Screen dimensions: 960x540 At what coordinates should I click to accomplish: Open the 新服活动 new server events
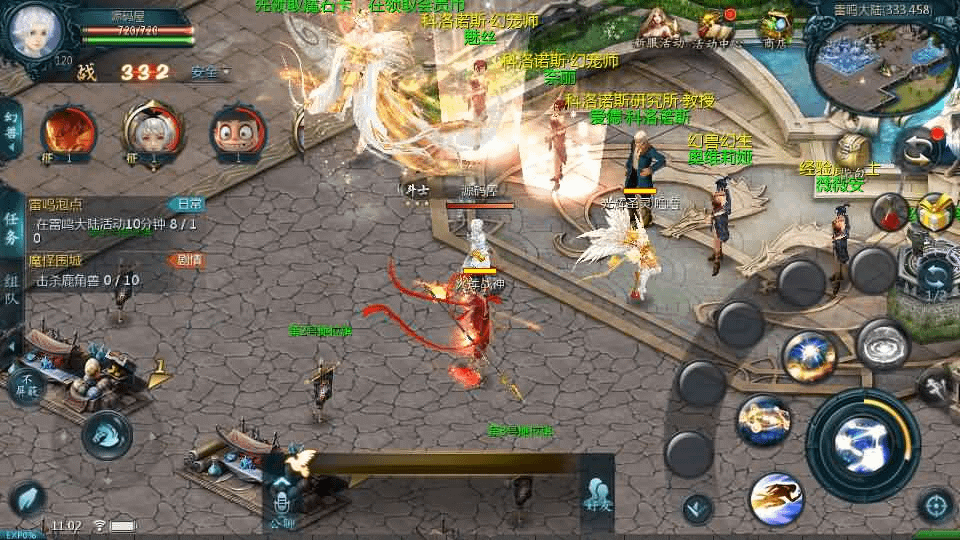pyautogui.click(x=658, y=28)
